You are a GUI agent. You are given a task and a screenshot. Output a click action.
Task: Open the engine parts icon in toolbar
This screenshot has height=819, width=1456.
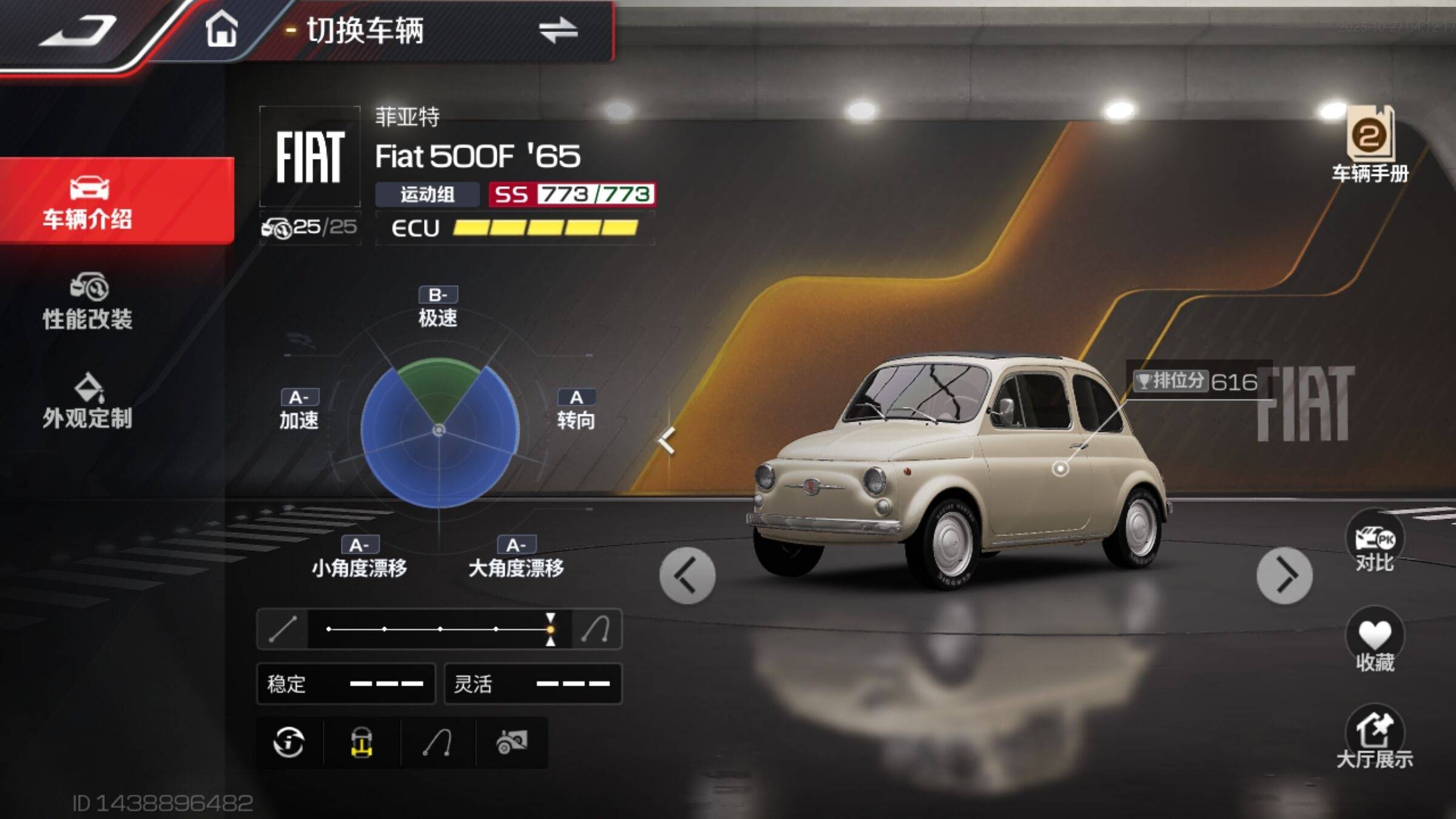tap(511, 743)
